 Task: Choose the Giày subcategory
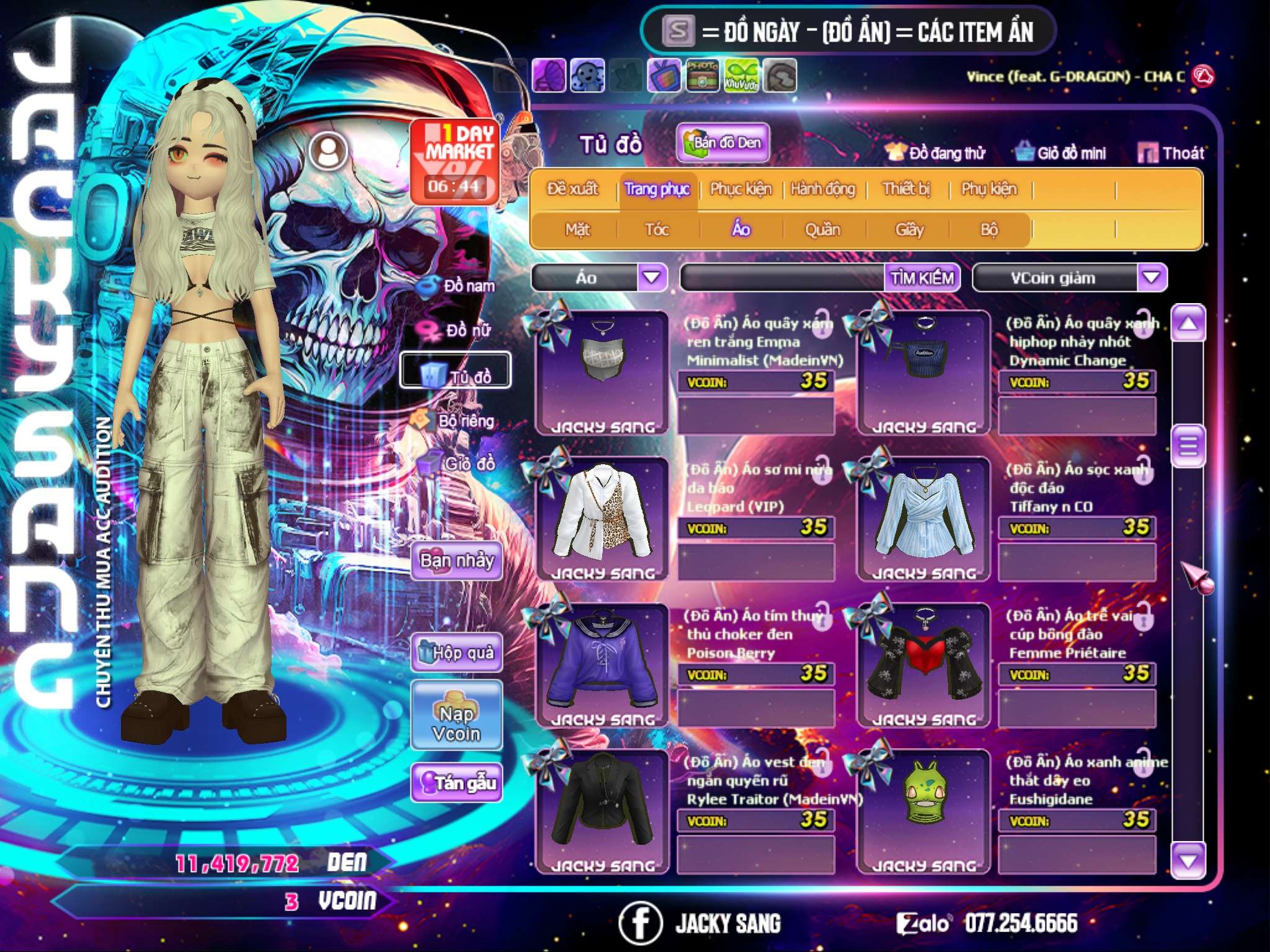(909, 230)
